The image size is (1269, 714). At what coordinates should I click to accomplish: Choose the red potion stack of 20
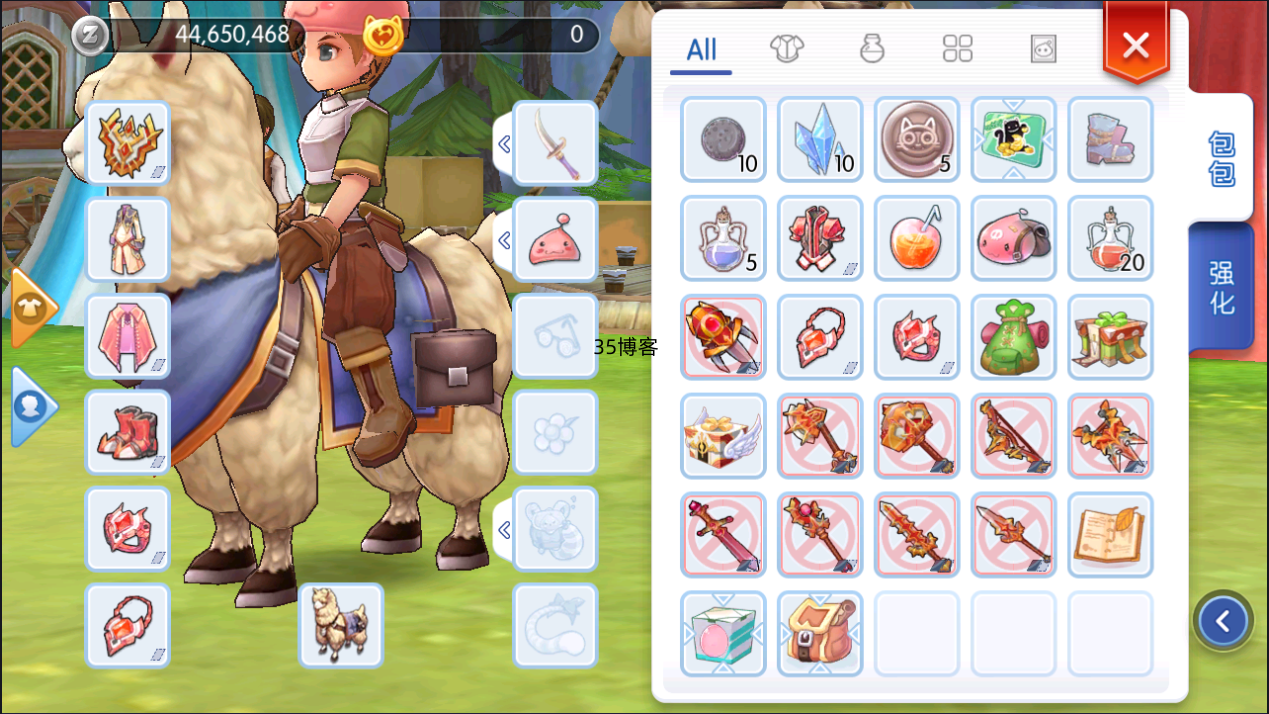1110,238
